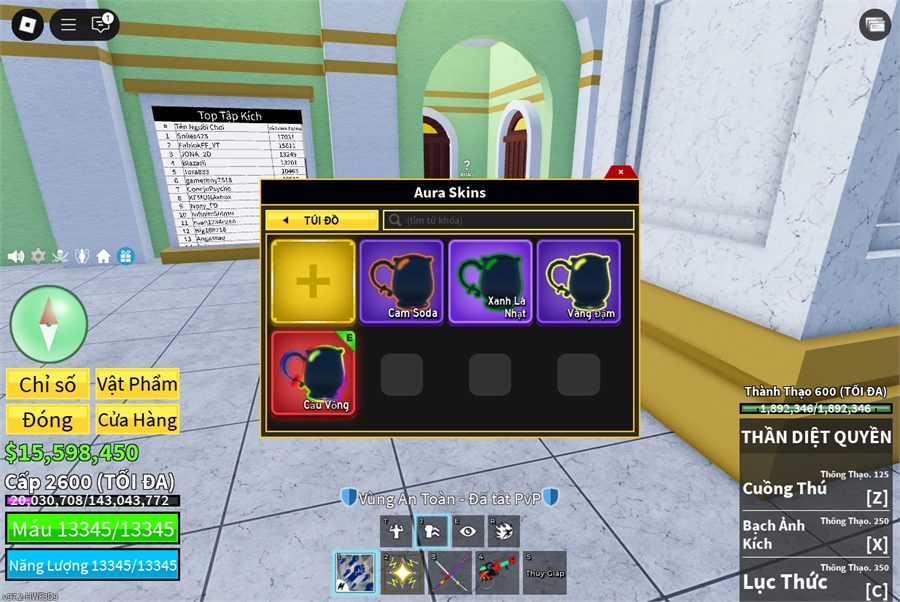Click the Đóng button
The height and width of the screenshot is (602, 900).
pyautogui.click(x=48, y=420)
